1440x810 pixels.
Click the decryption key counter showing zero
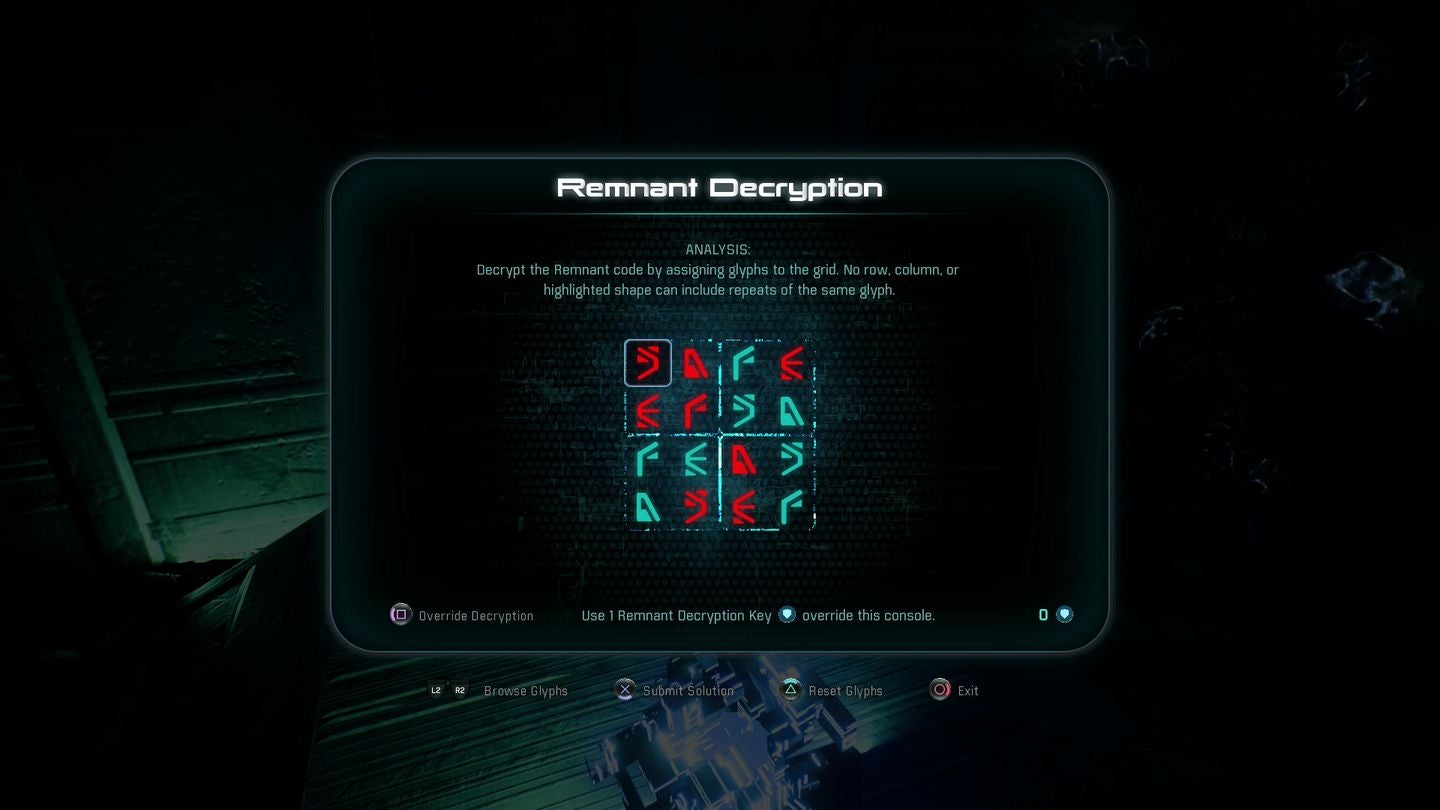click(1043, 614)
